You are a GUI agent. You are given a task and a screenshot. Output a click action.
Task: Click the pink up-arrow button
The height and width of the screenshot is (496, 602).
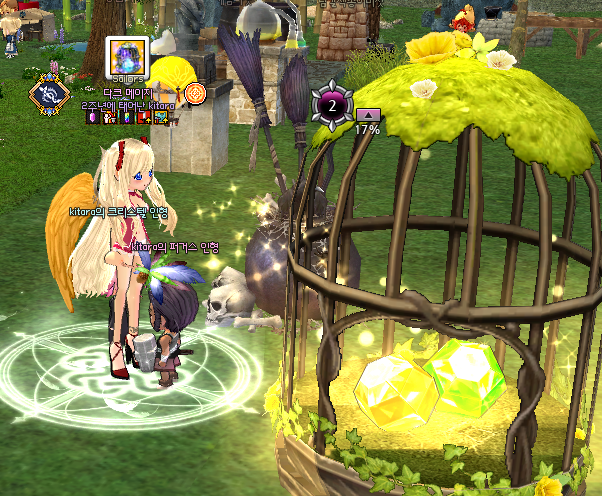tap(367, 115)
